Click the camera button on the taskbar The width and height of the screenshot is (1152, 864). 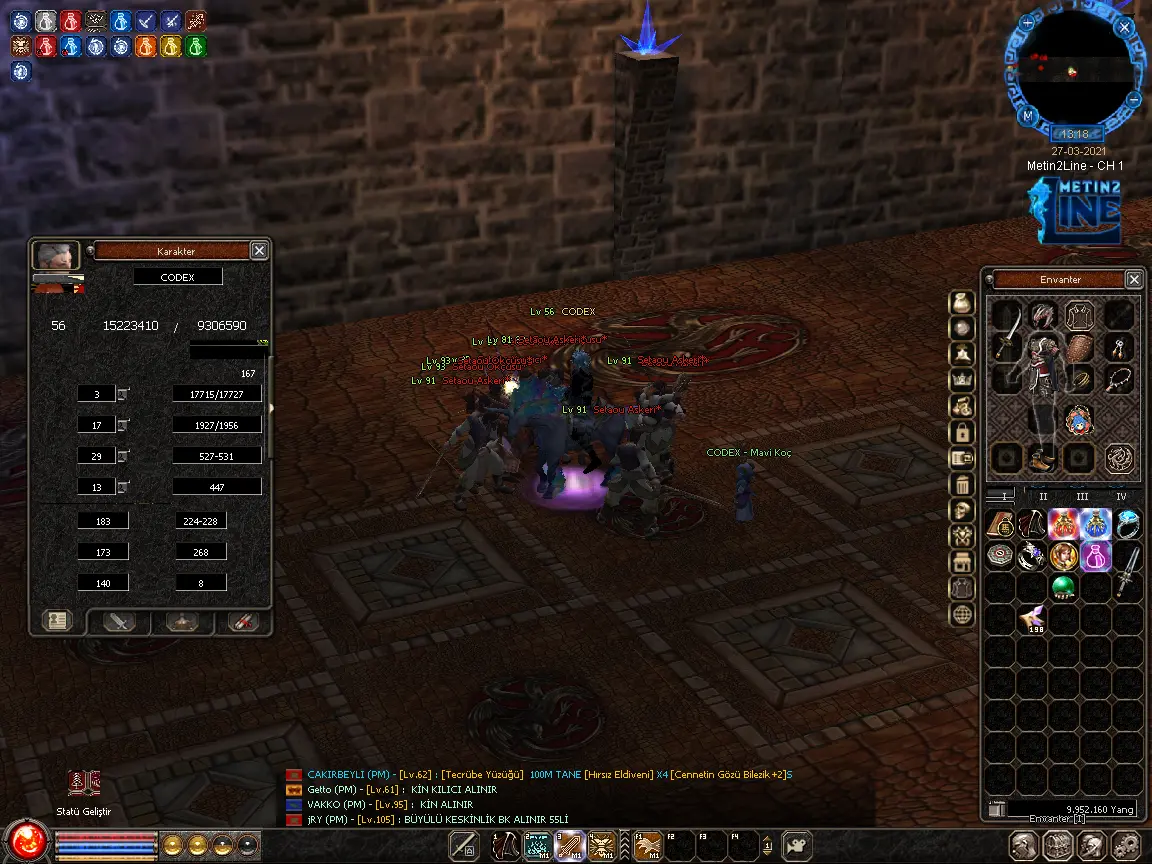pos(797,845)
